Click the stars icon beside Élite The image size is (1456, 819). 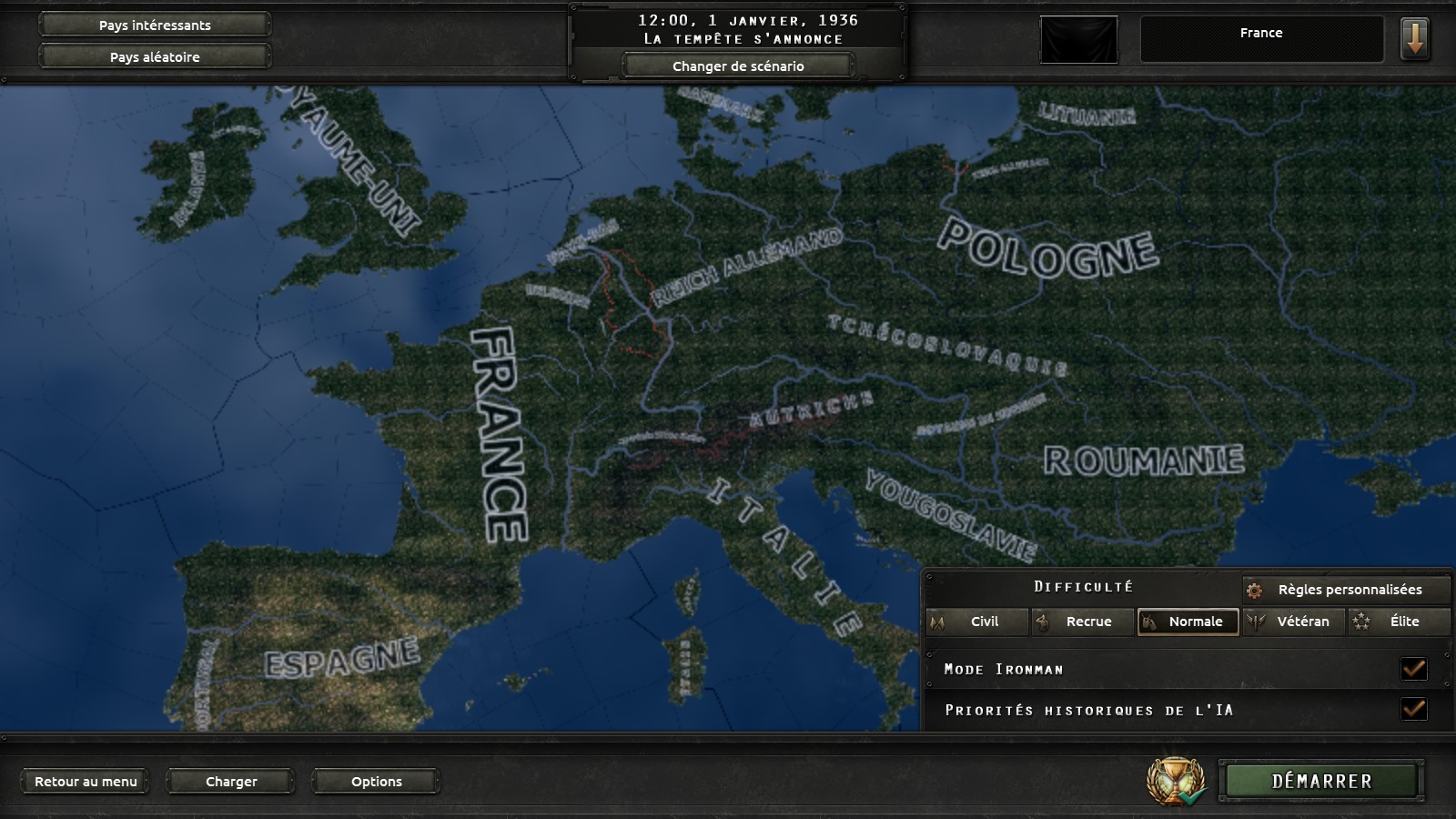pos(1360,622)
